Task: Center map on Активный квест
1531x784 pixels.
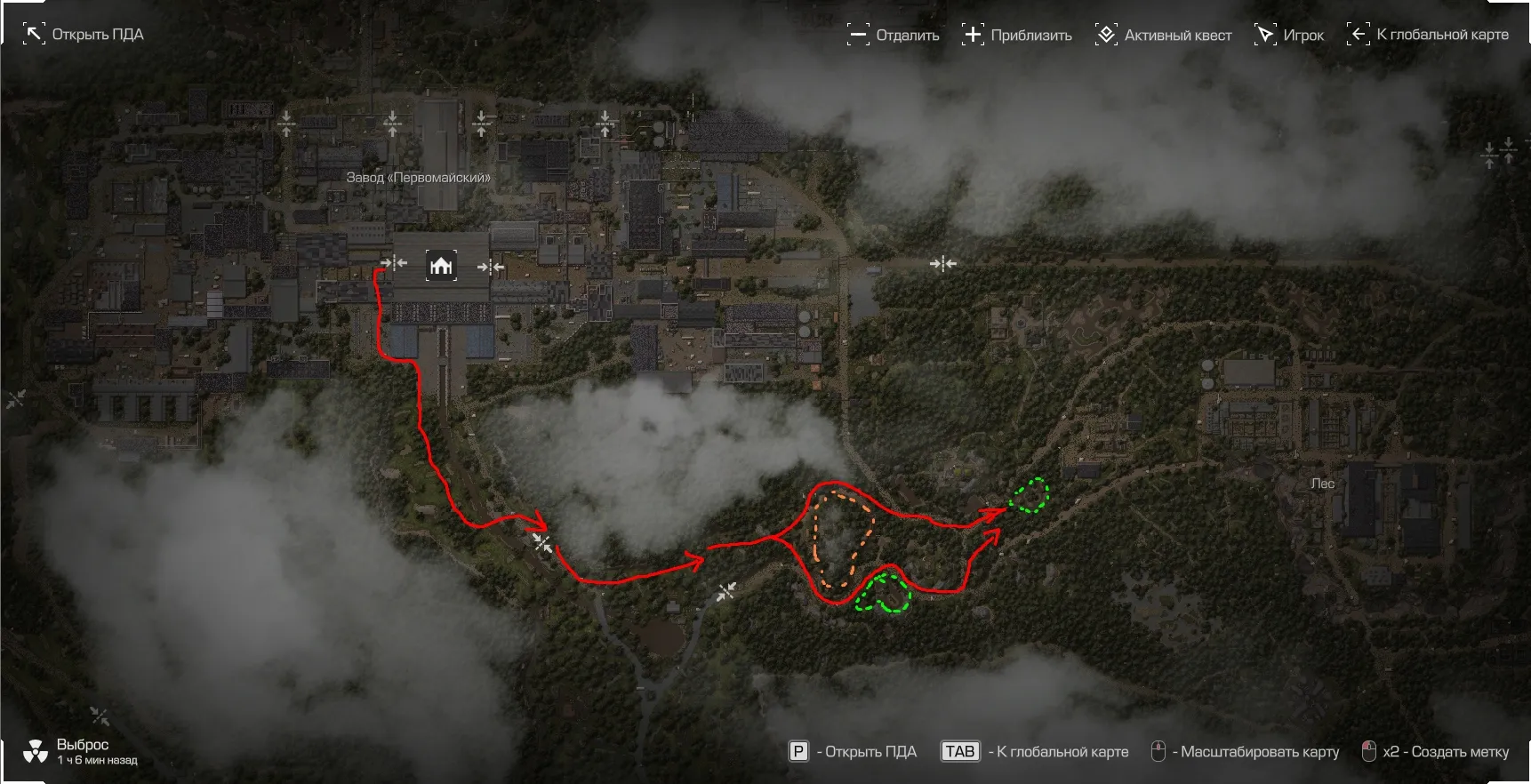Action: (1163, 36)
